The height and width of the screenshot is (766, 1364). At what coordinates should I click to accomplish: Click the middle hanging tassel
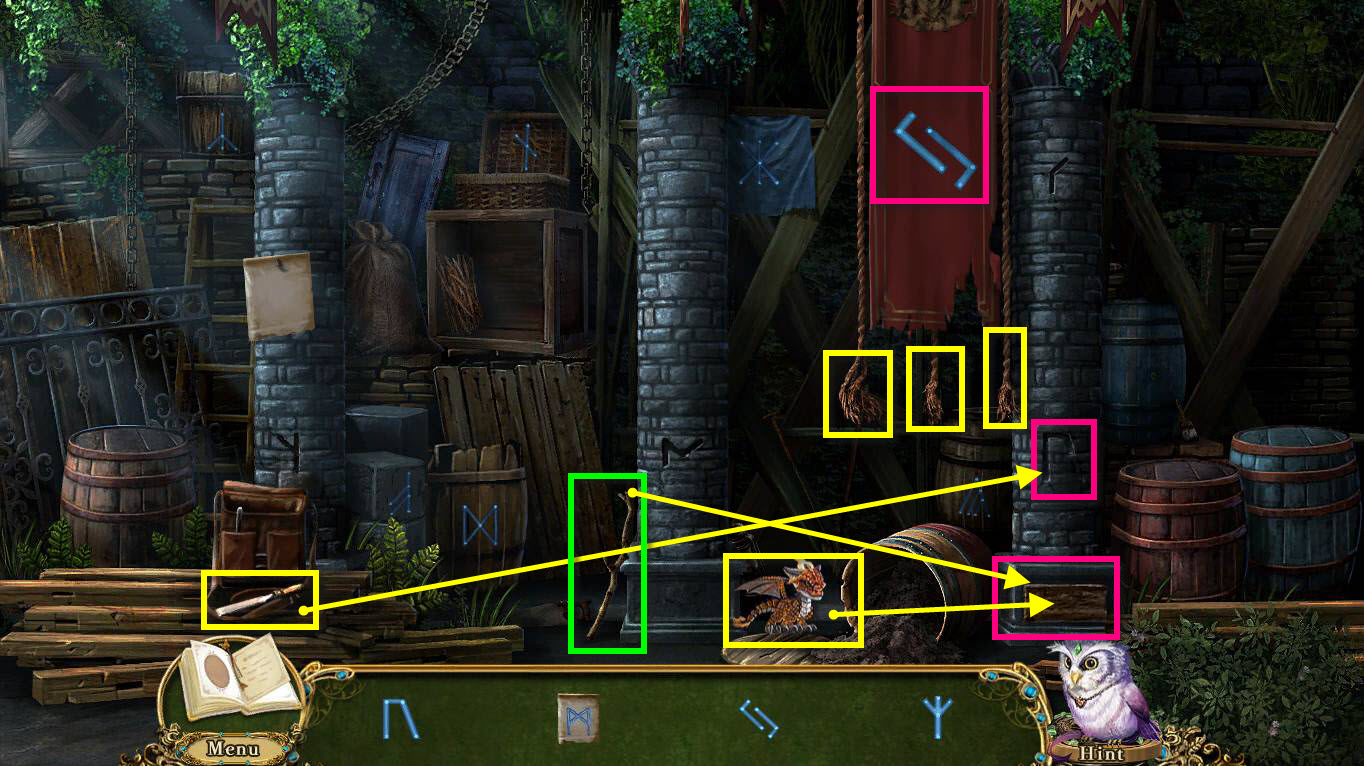[x=937, y=390]
